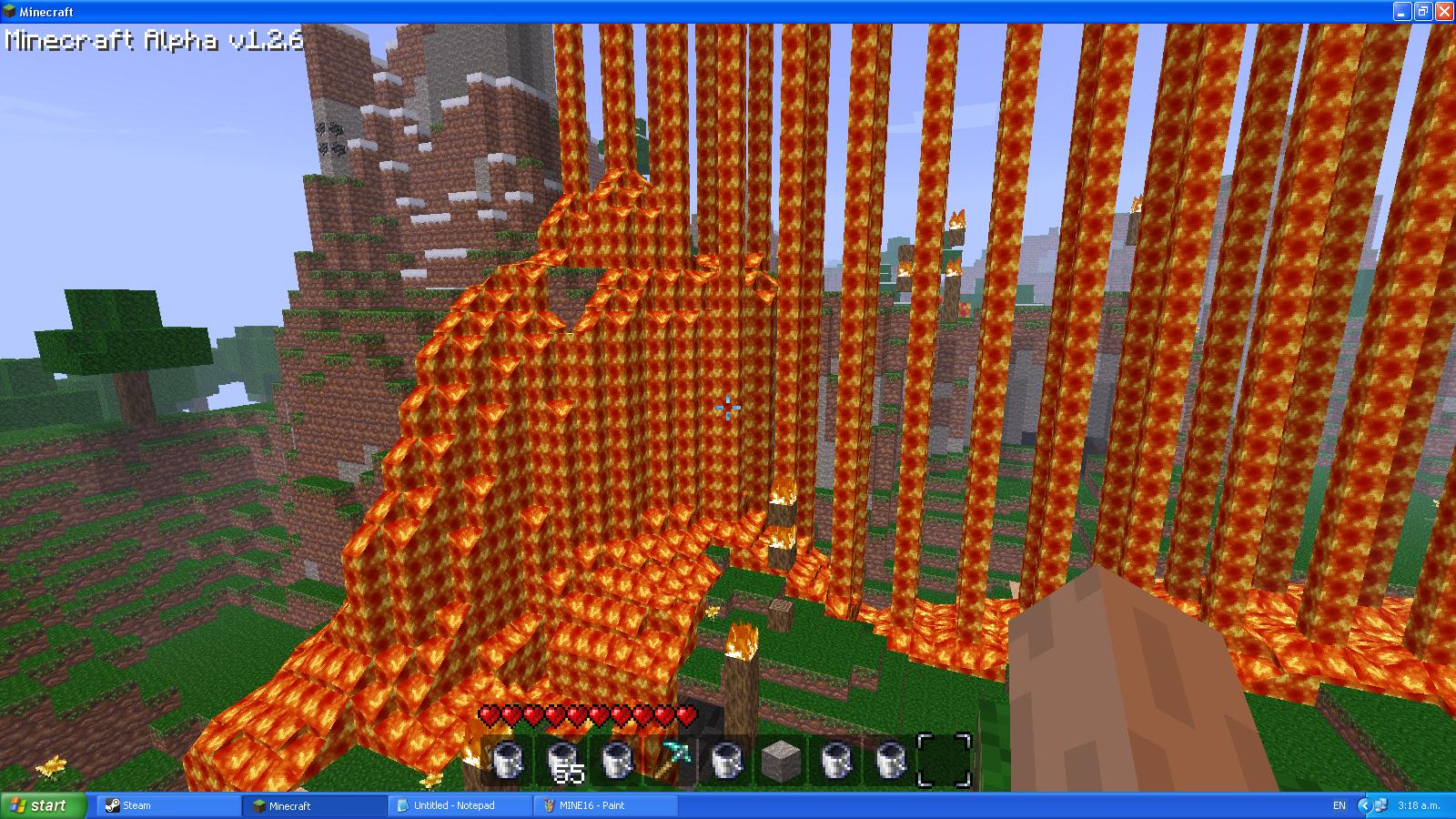Viewport: 1456px width, 819px height.
Task: Minimize the Minecraft window
Action: [x=1402, y=12]
